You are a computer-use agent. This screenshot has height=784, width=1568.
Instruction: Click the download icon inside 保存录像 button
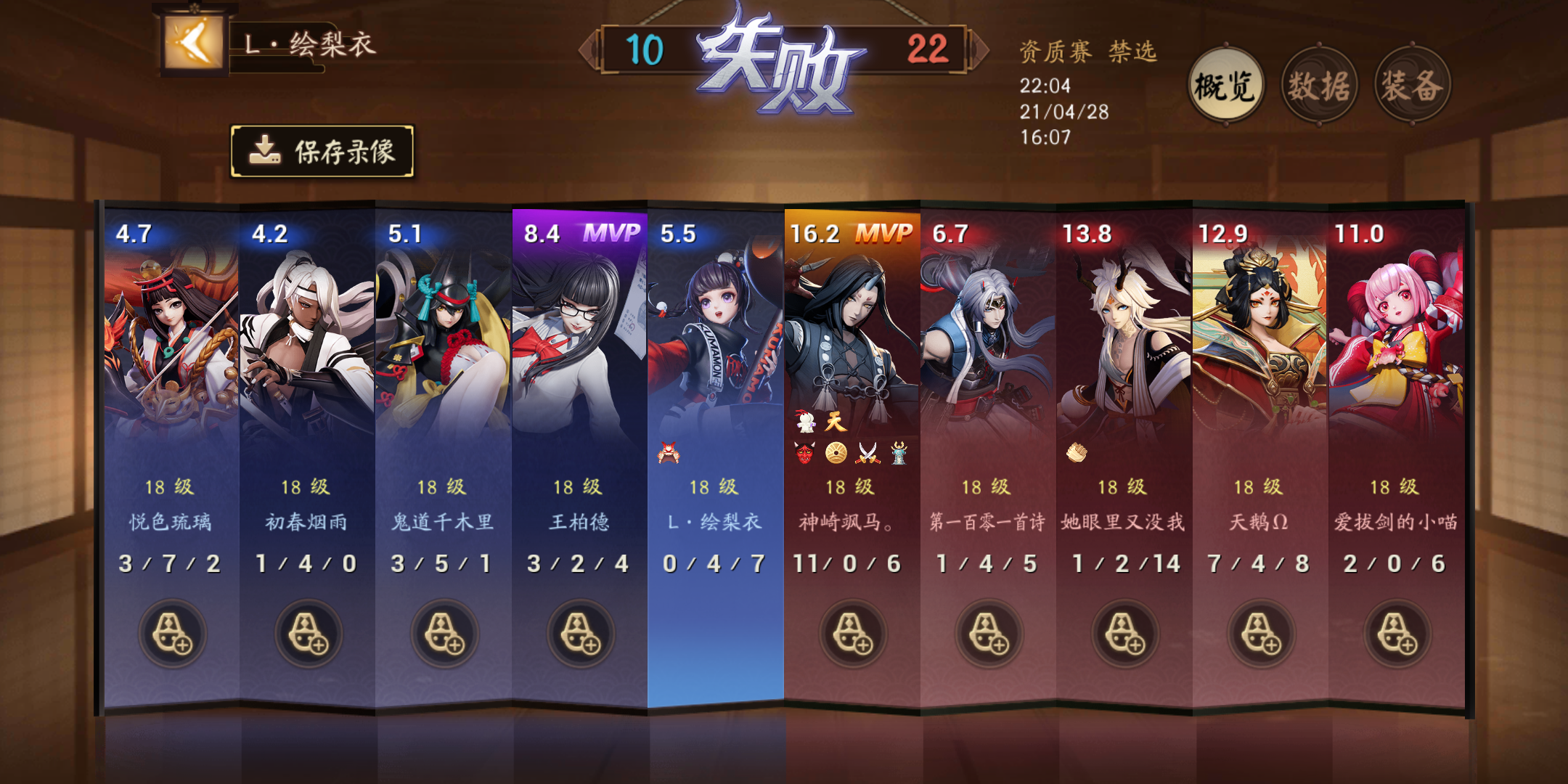click(x=267, y=151)
